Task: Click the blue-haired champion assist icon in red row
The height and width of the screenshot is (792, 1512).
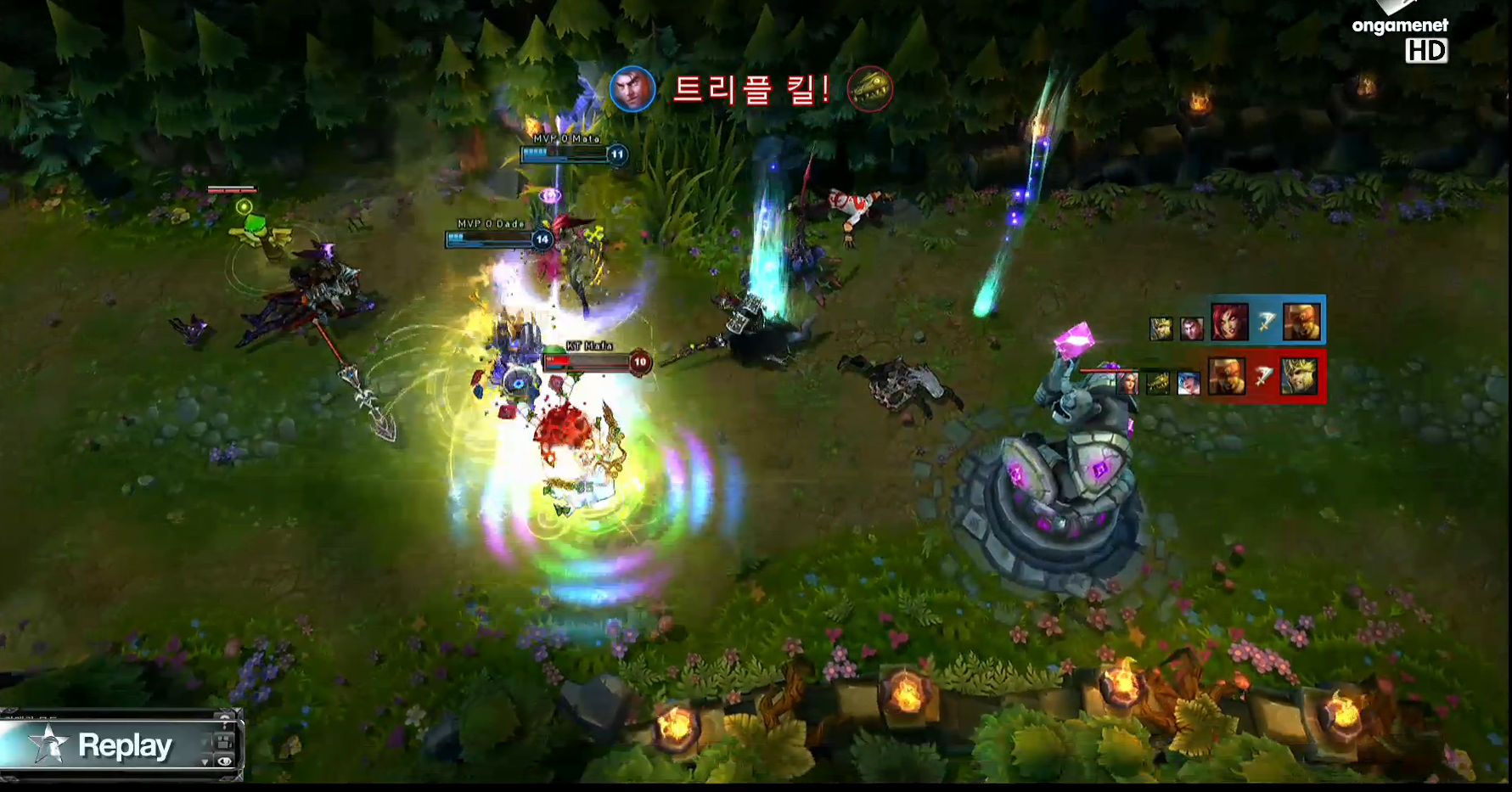Action: (1189, 384)
